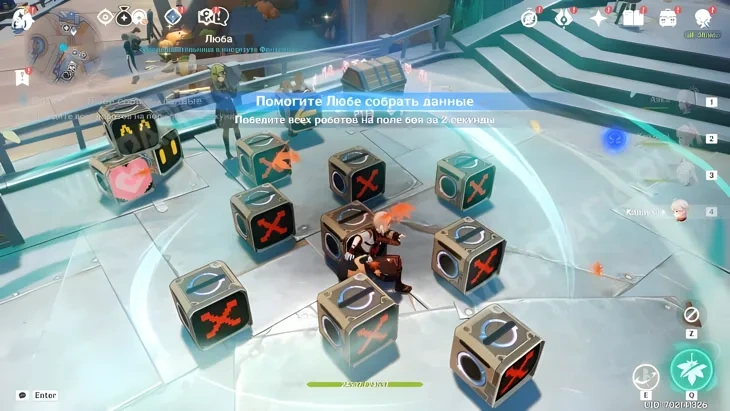Toggle the eye-shaped elemental sight icon

(x=106, y=16)
